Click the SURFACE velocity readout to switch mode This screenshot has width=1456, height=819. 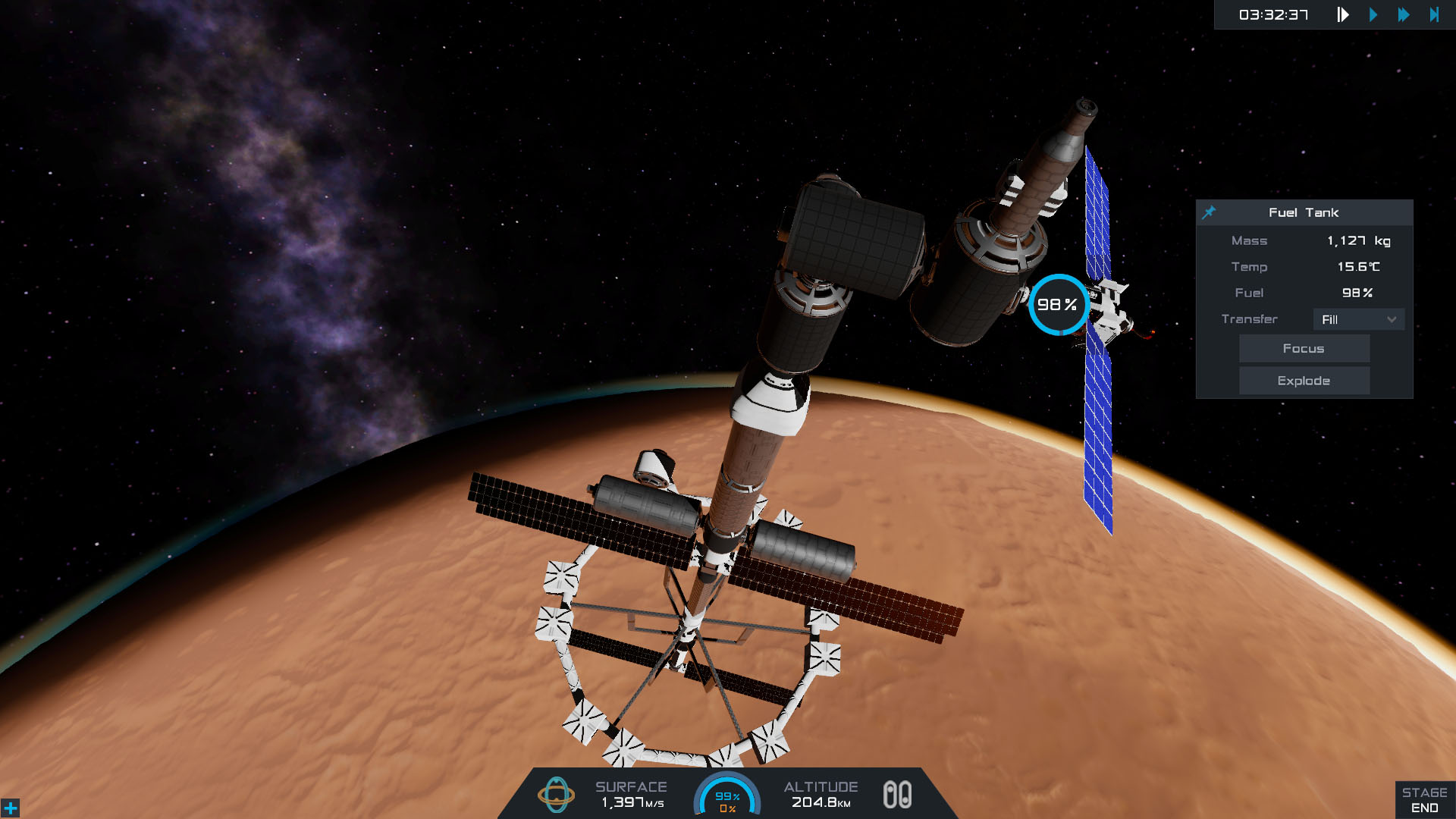[x=631, y=795]
